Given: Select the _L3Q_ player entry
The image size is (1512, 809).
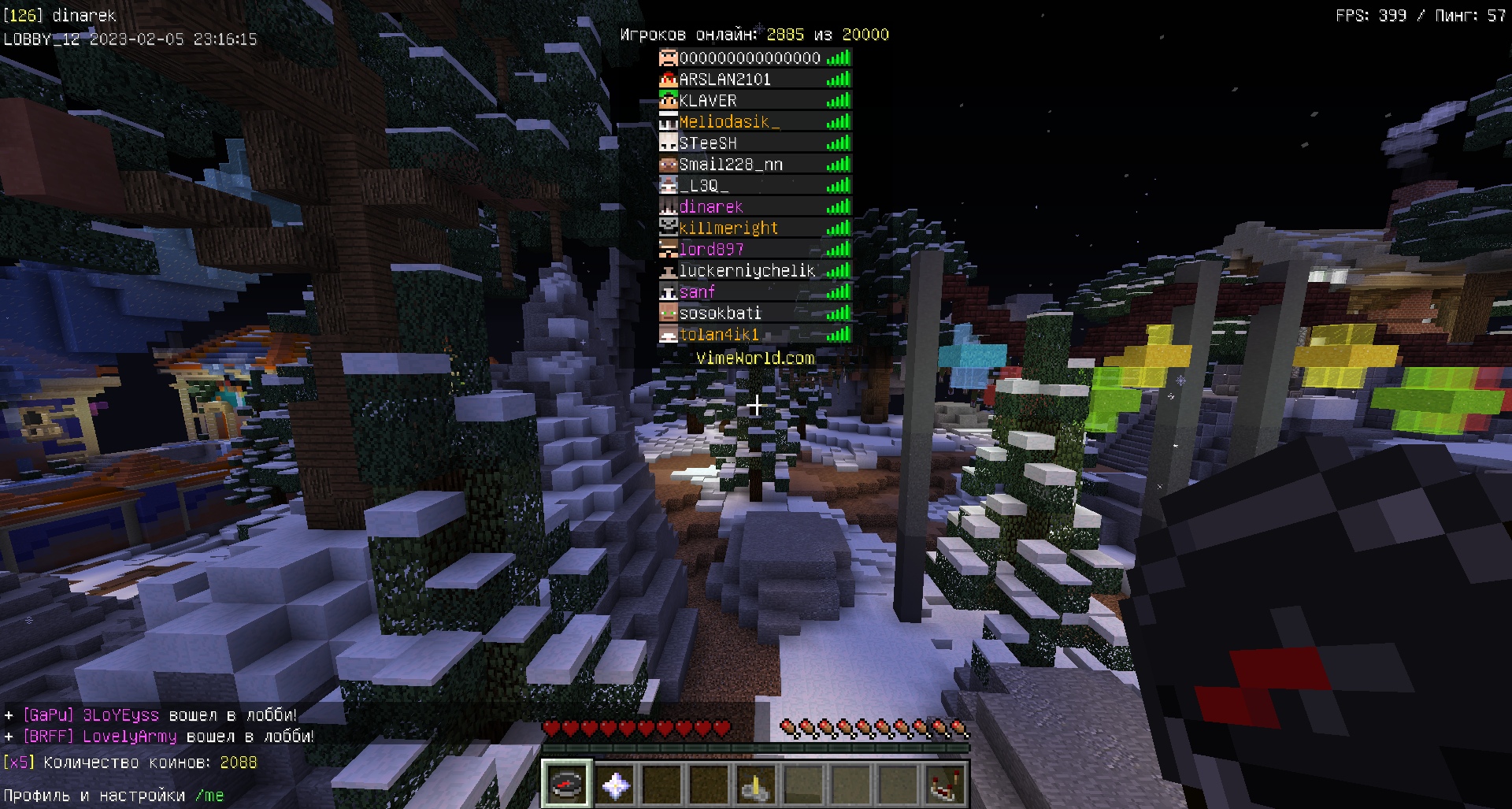Looking at the screenshot, I should click(x=755, y=186).
